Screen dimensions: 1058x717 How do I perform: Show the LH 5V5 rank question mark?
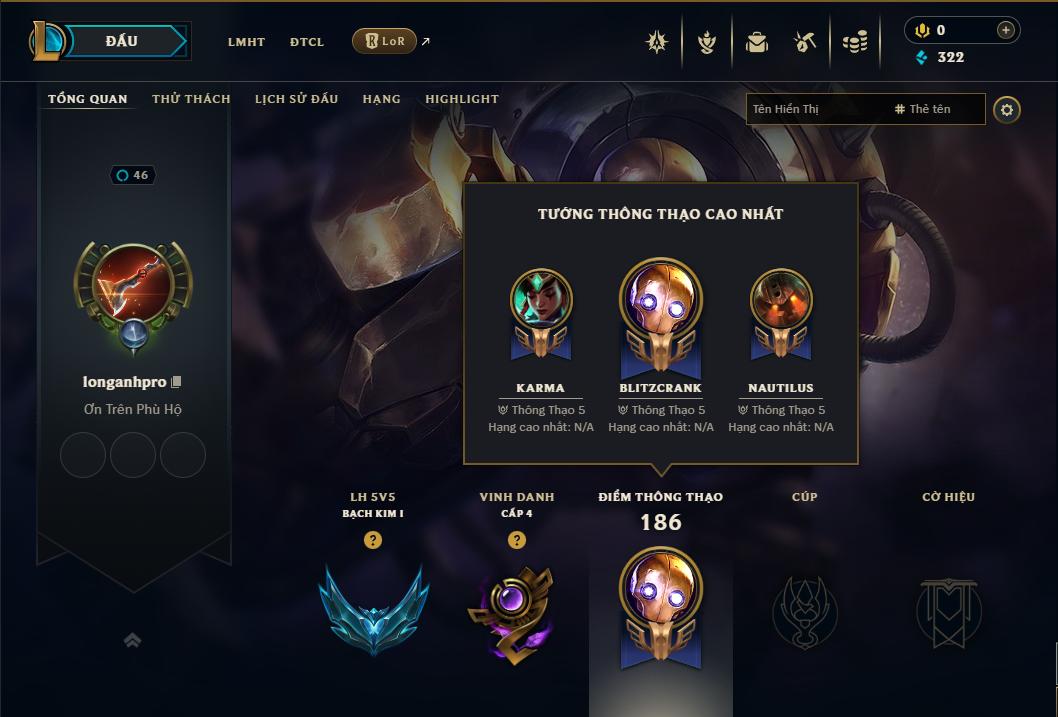(373, 540)
